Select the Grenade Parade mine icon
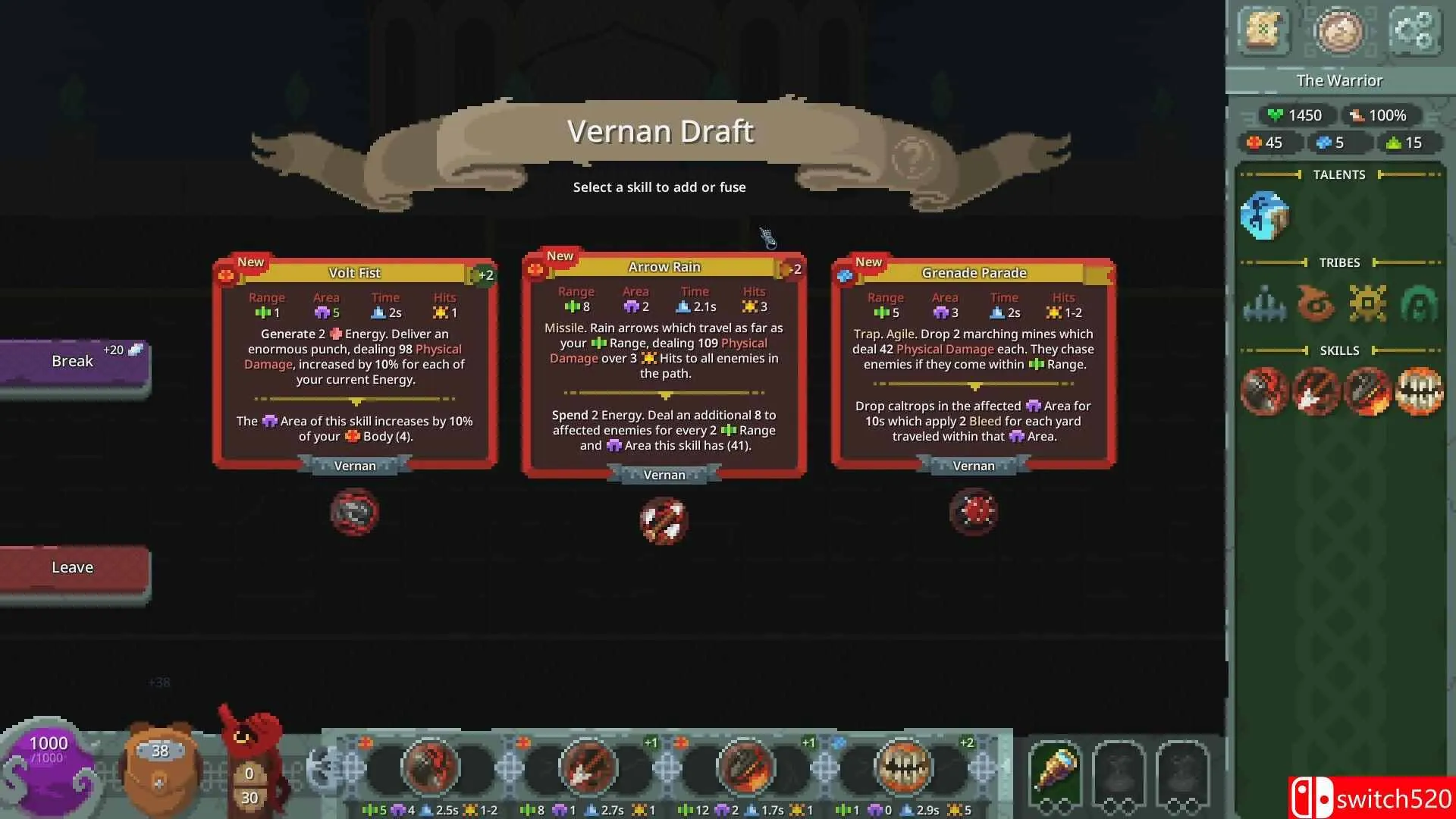The height and width of the screenshot is (819, 1456). click(973, 512)
